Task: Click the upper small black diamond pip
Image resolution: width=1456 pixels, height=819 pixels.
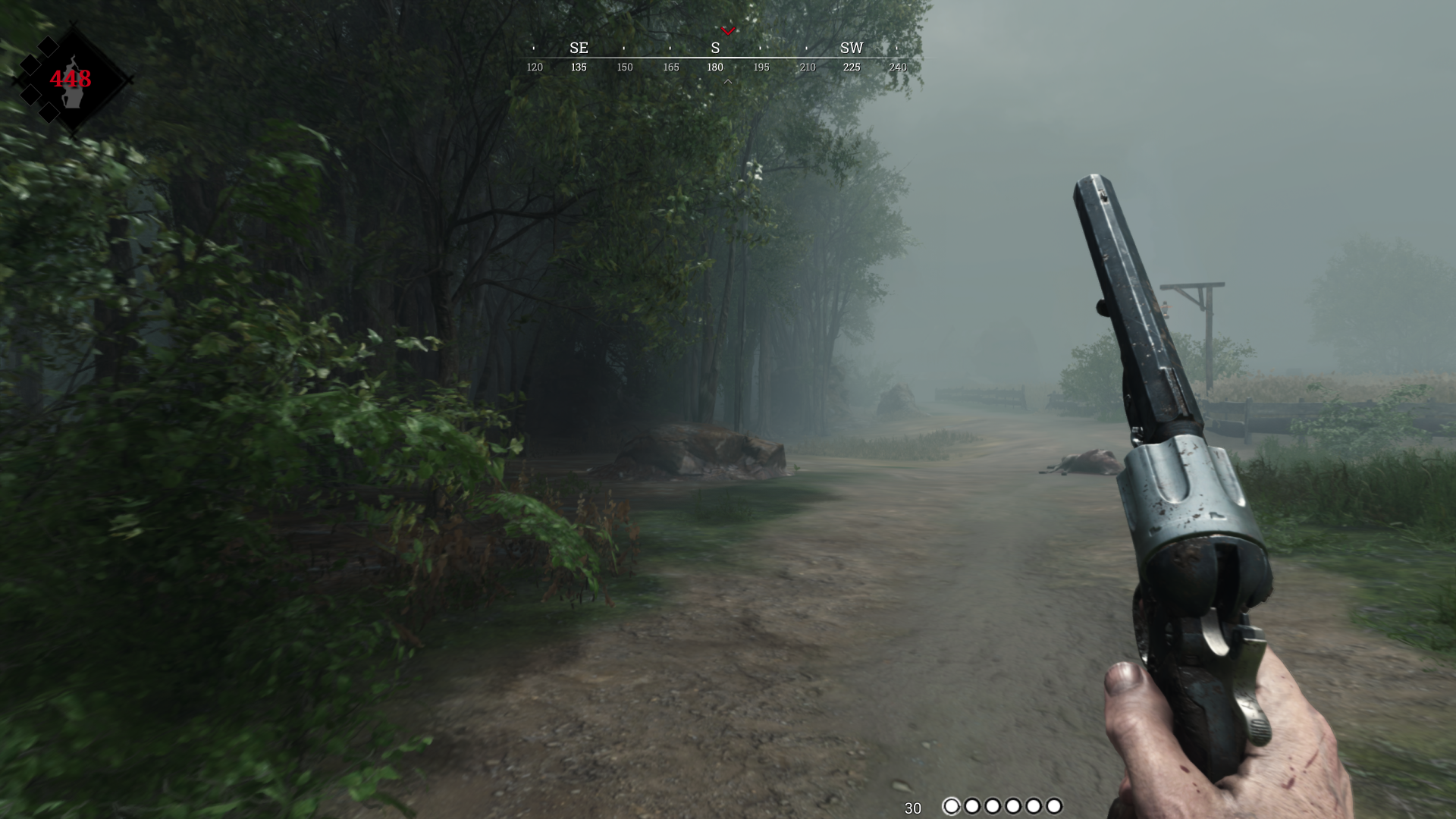Action: 48,46
